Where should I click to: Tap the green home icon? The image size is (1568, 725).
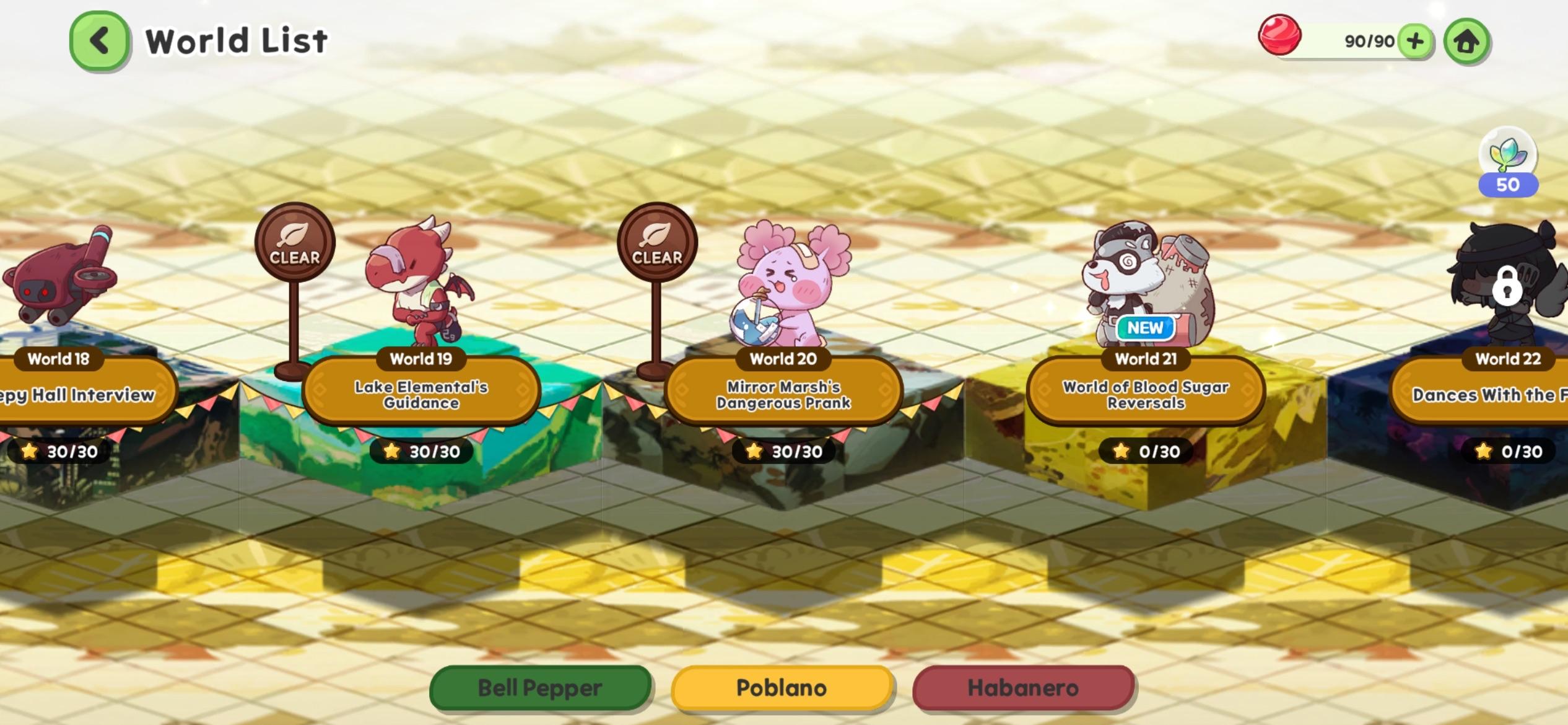click(x=1466, y=42)
